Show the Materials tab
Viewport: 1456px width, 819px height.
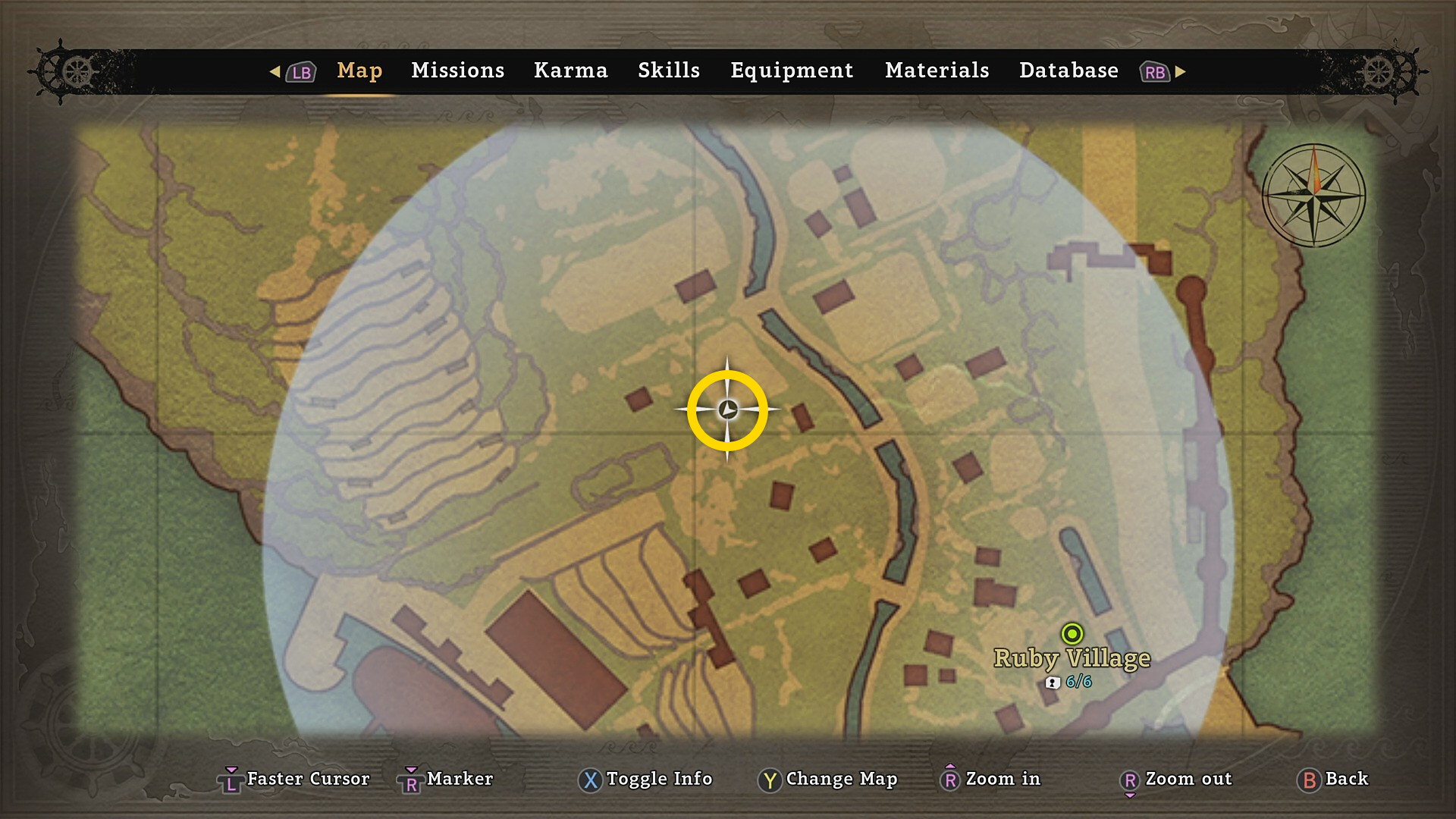point(937,71)
